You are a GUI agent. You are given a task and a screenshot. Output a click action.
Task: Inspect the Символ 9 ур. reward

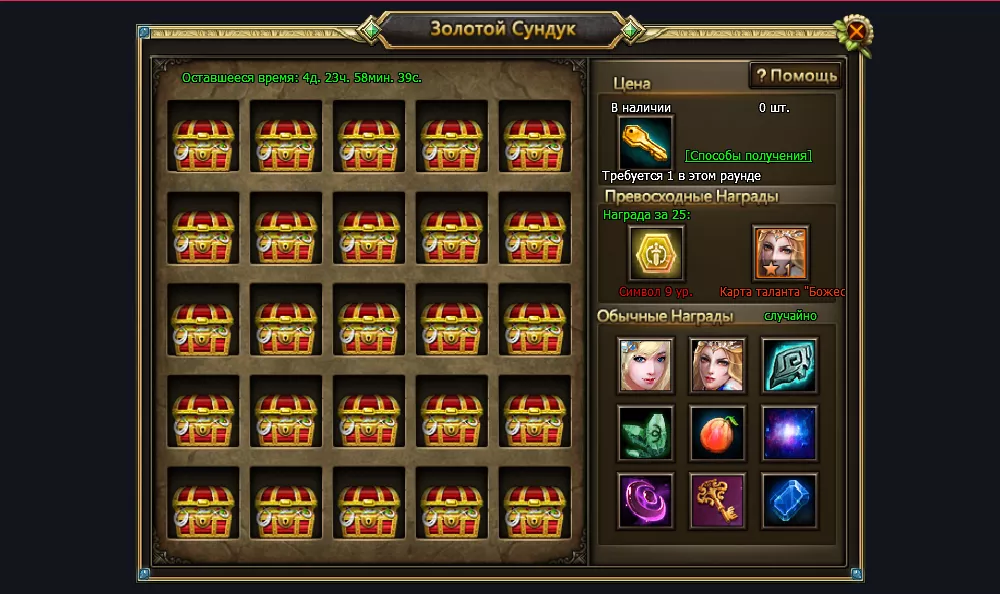[x=656, y=253]
